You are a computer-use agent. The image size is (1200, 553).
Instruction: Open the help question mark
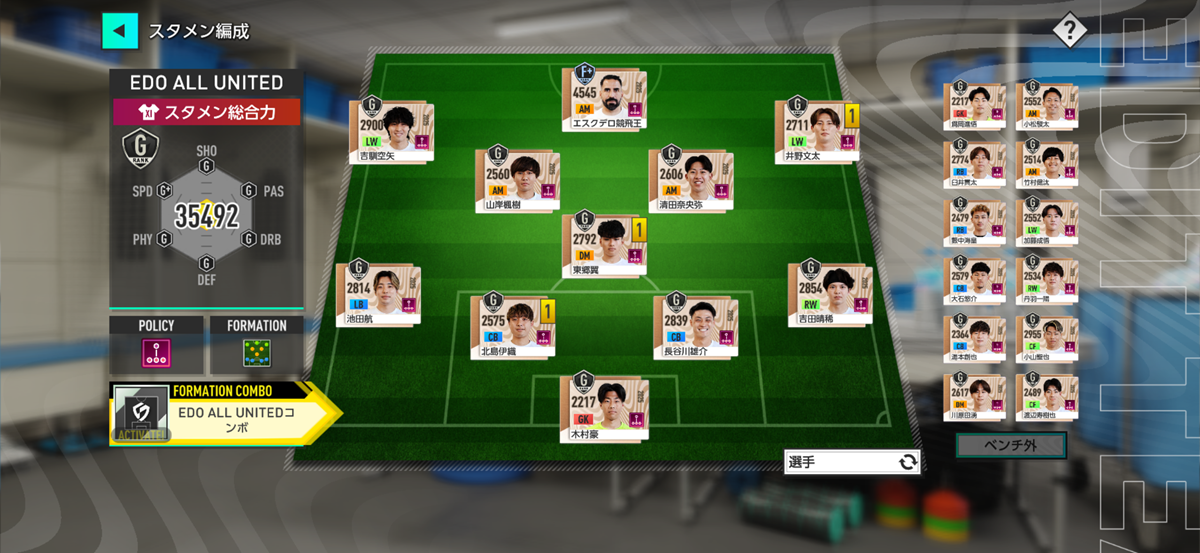1069,30
